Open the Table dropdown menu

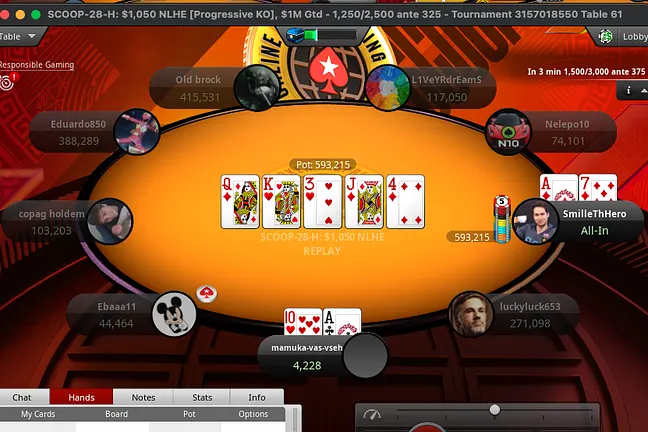(x=19, y=36)
